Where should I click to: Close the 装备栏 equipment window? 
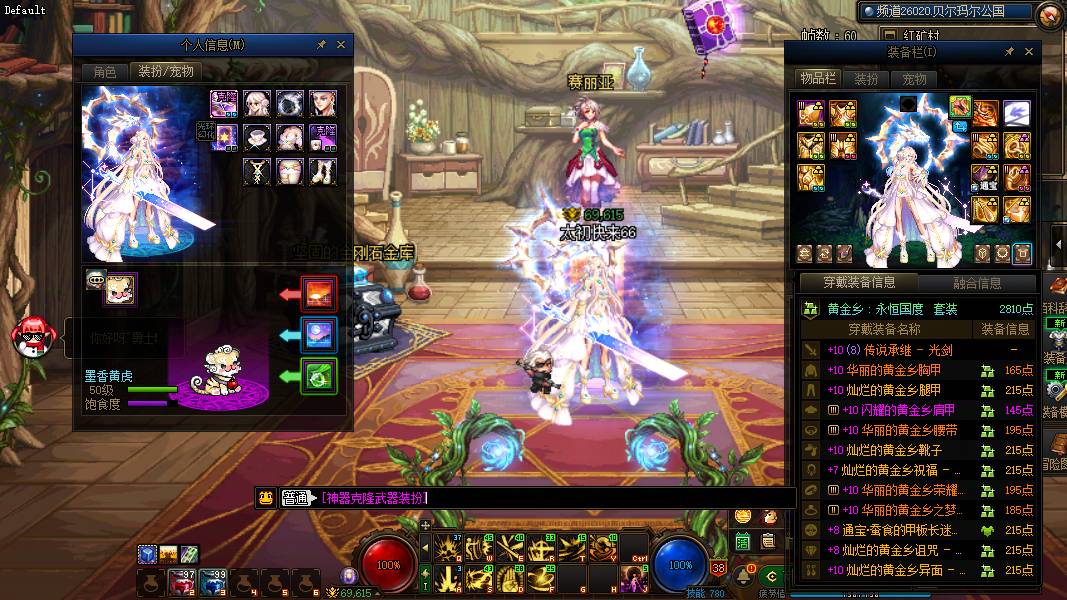click(1029, 52)
